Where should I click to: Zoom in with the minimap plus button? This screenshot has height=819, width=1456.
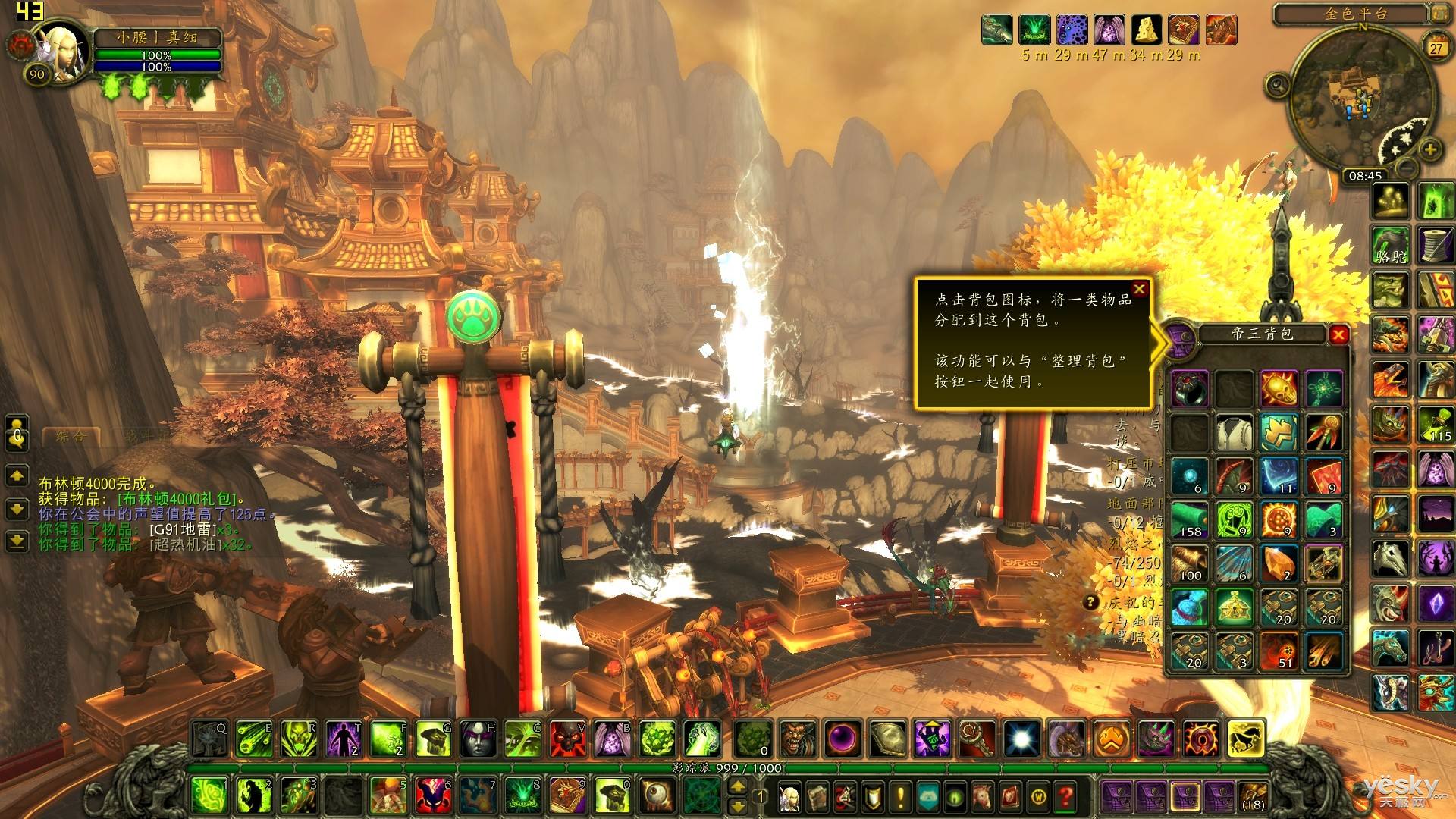[1430, 149]
